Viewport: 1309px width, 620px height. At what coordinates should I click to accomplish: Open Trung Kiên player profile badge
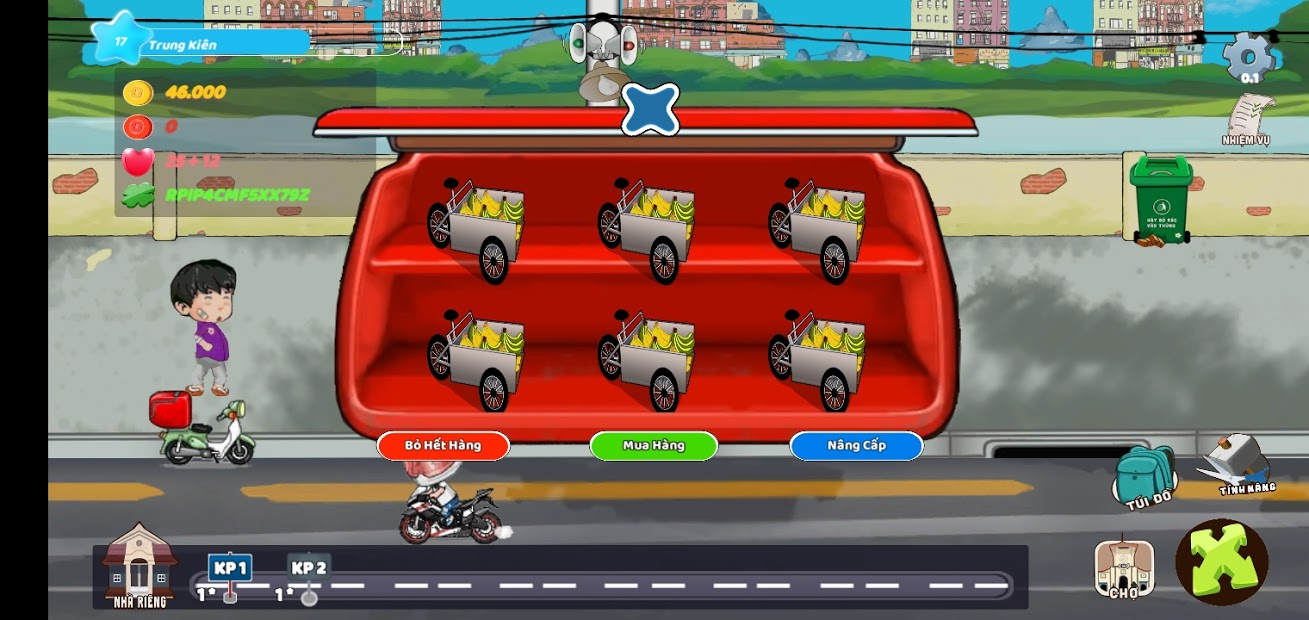point(200,43)
